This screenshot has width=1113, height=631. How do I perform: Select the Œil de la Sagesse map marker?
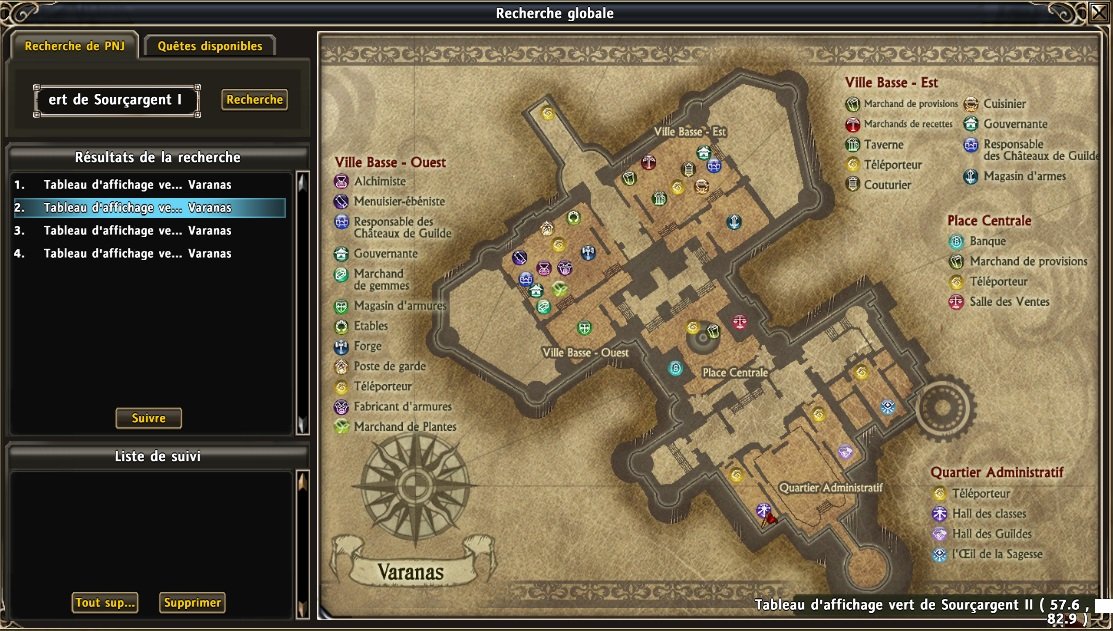pyautogui.click(x=887, y=406)
